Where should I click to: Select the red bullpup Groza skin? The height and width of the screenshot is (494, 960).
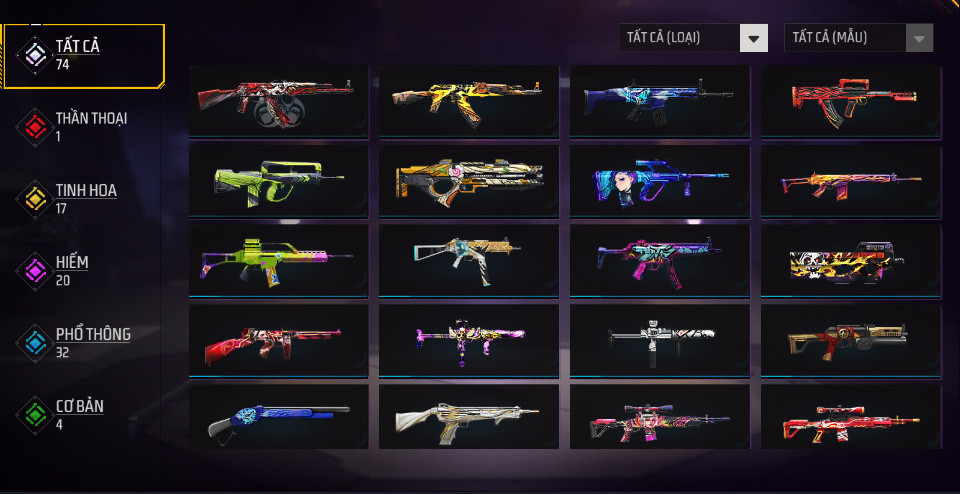pyautogui.click(x=850, y=99)
